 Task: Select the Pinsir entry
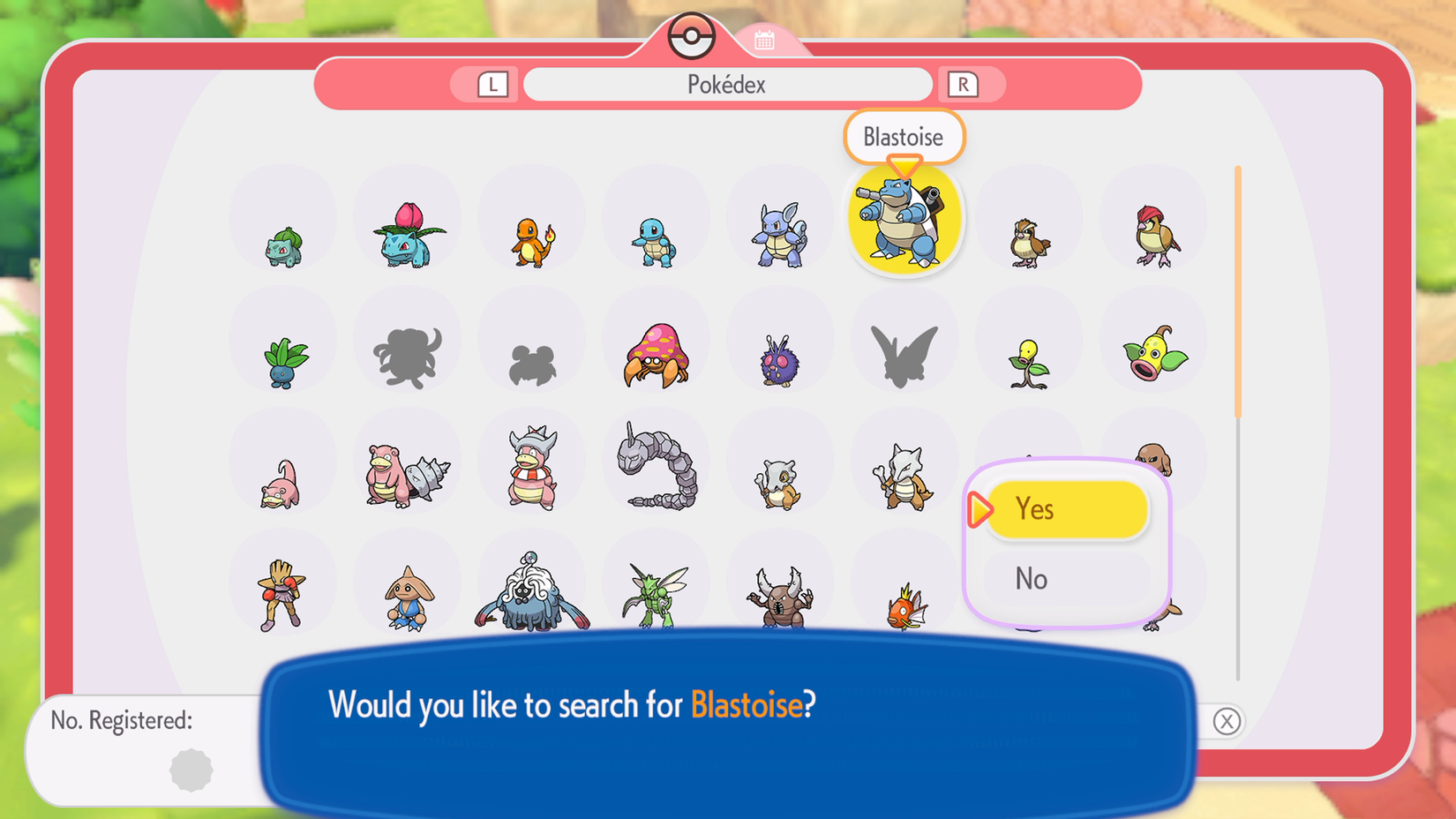781,596
